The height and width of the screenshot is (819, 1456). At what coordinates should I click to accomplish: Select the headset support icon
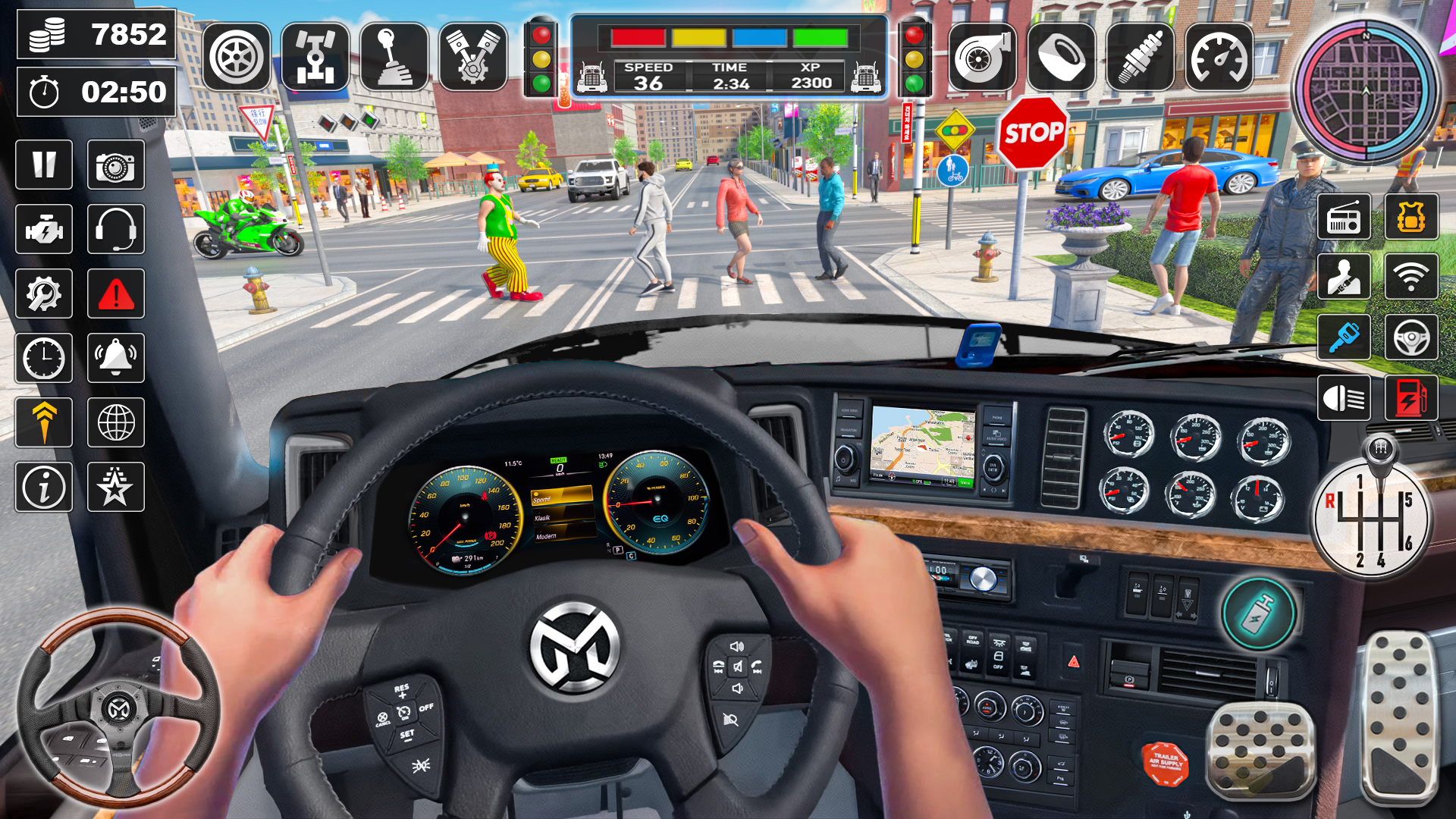click(115, 230)
